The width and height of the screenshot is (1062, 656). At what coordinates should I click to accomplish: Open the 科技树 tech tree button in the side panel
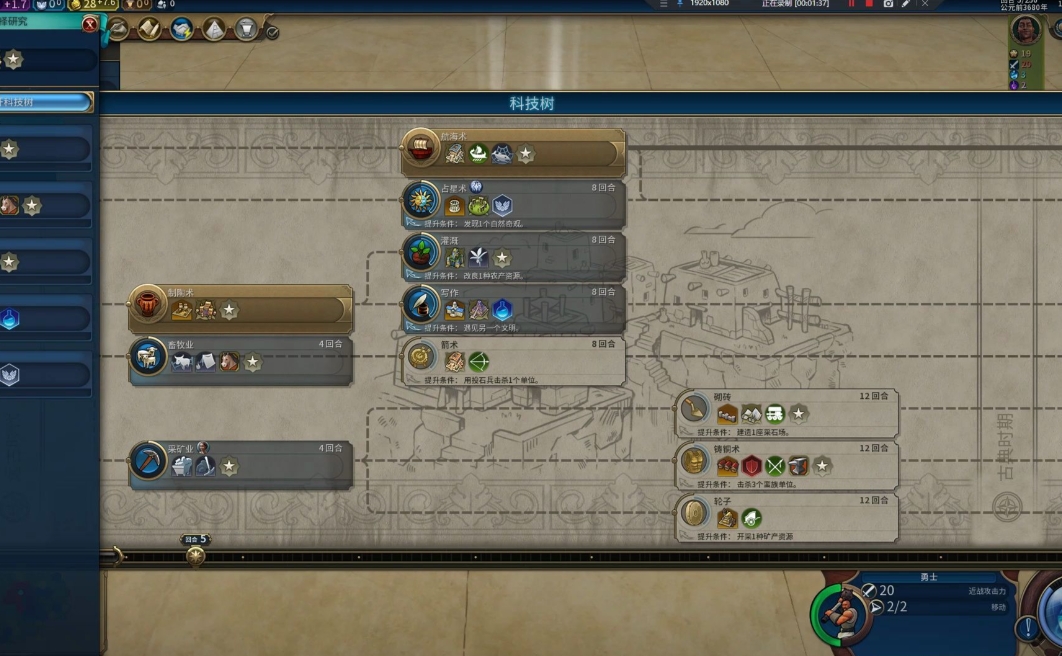click(45, 102)
